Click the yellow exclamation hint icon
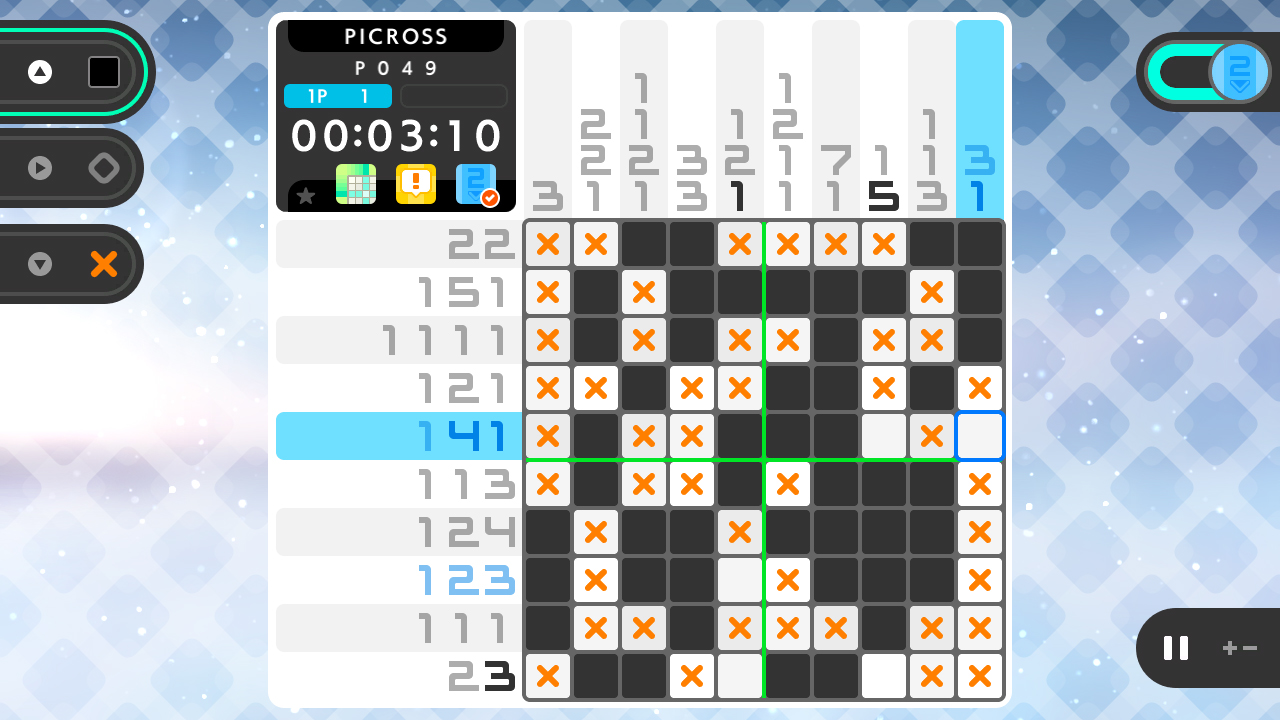This screenshot has height=720, width=1280. [416, 184]
